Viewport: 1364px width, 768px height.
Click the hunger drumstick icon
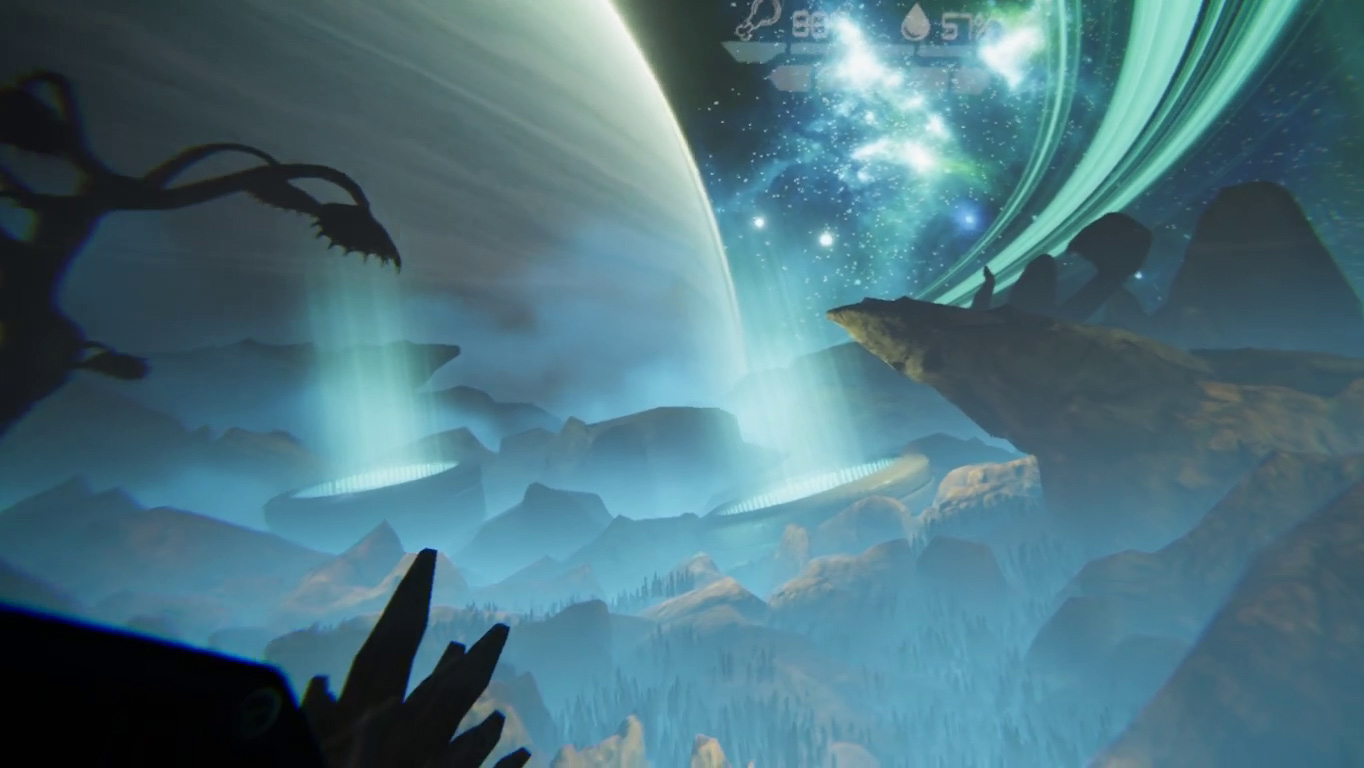click(761, 20)
